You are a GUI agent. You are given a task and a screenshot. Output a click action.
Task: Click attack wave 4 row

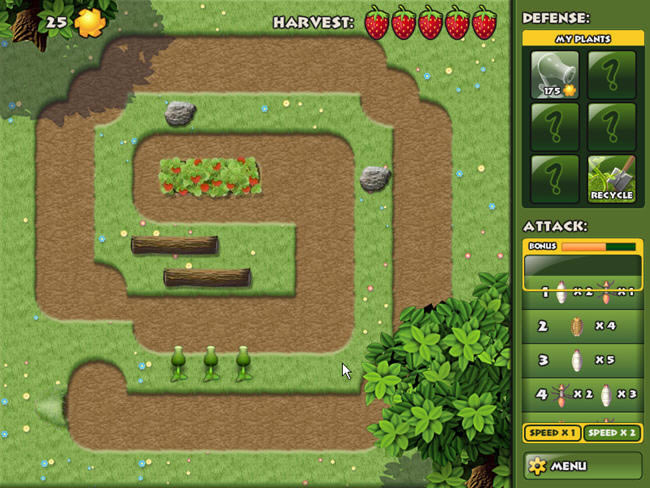(x=582, y=394)
